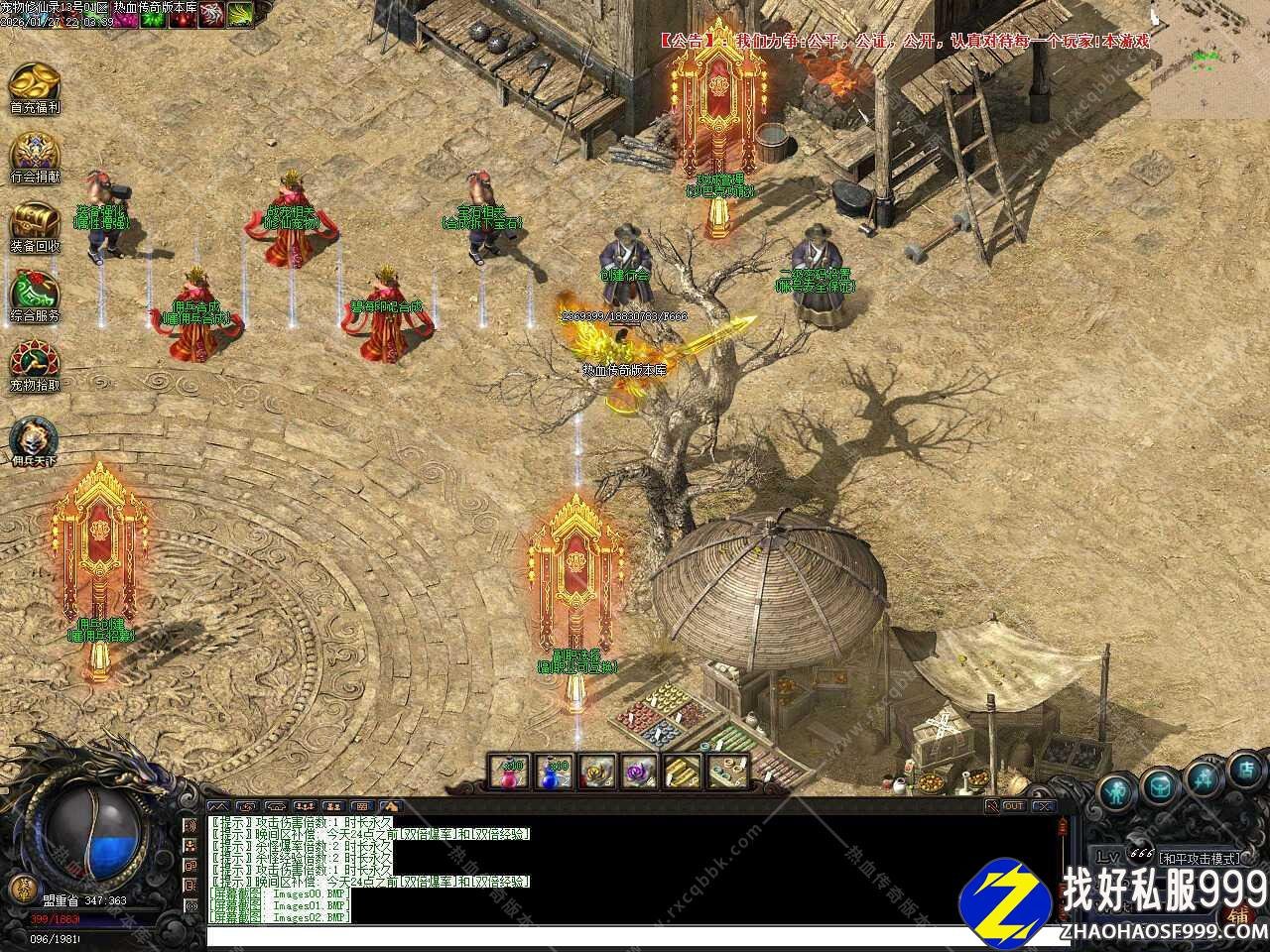1270x952 pixels.
Task: Open the 综合服务 general services menu
Action: [35, 296]
